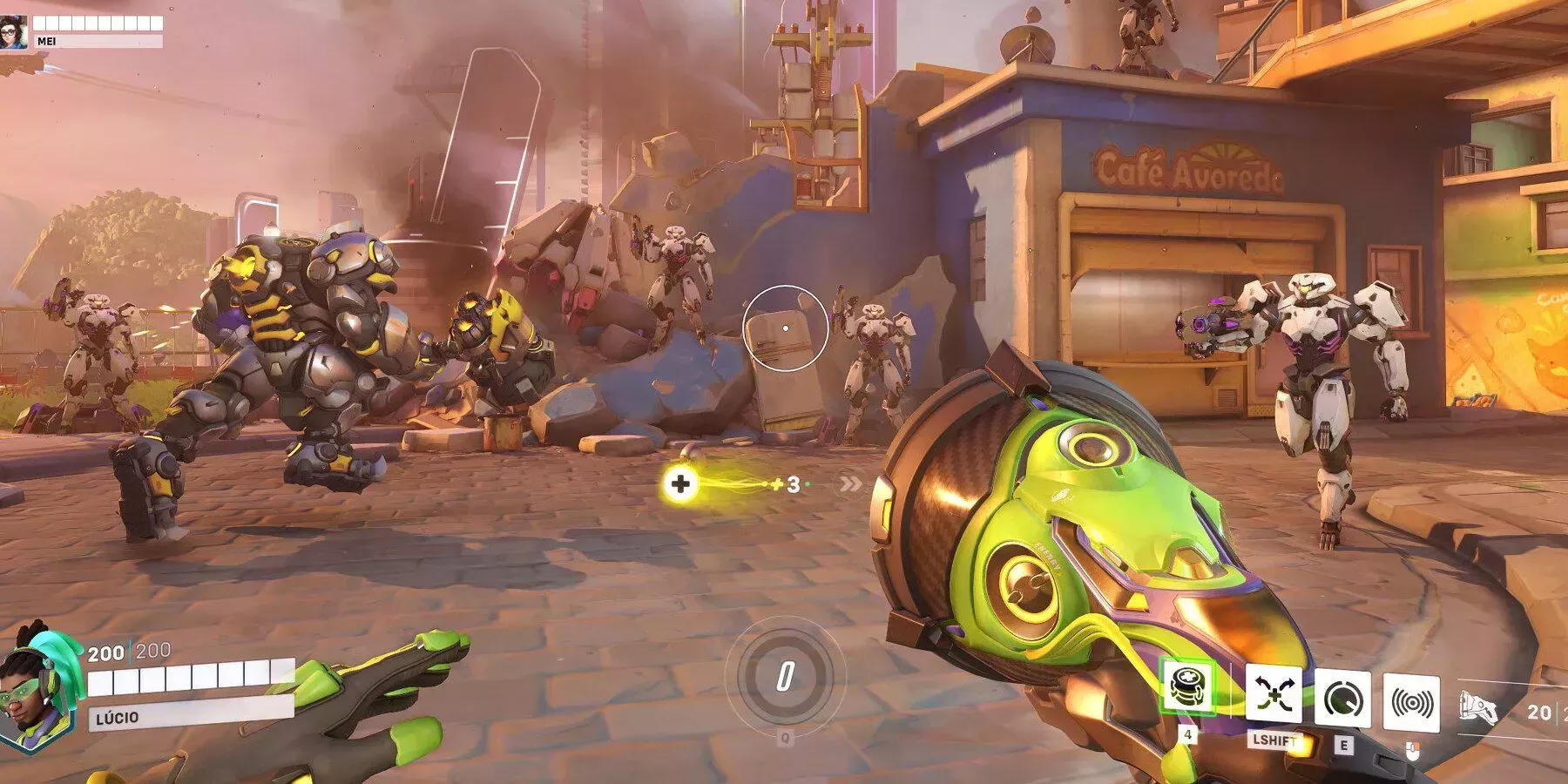The image size is (1568, 784).
Task: Select the ultimate charge meter
Action: 785,676
